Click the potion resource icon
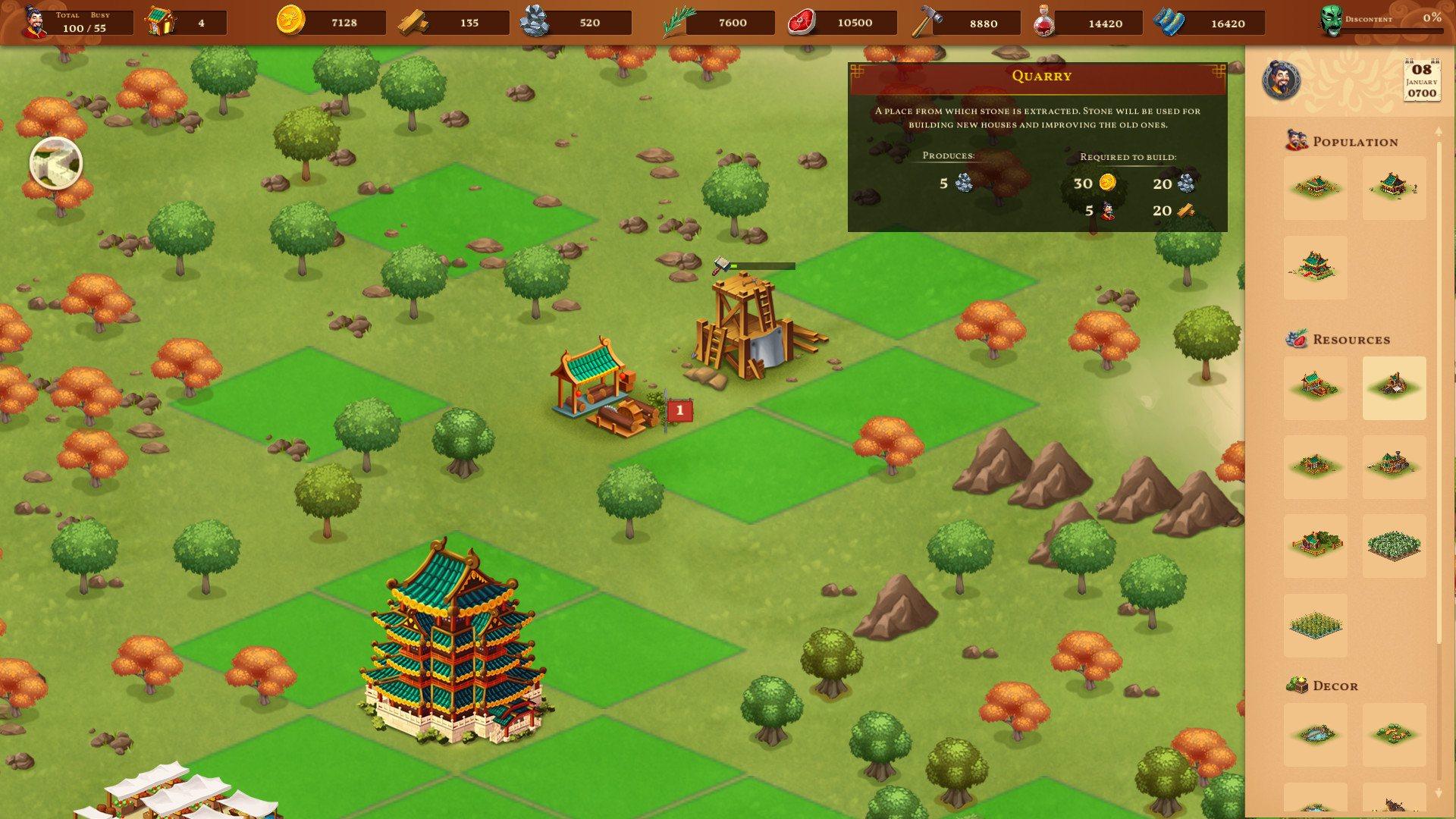This screenshot has width=1456, height=819. [x=1045, y=23]
